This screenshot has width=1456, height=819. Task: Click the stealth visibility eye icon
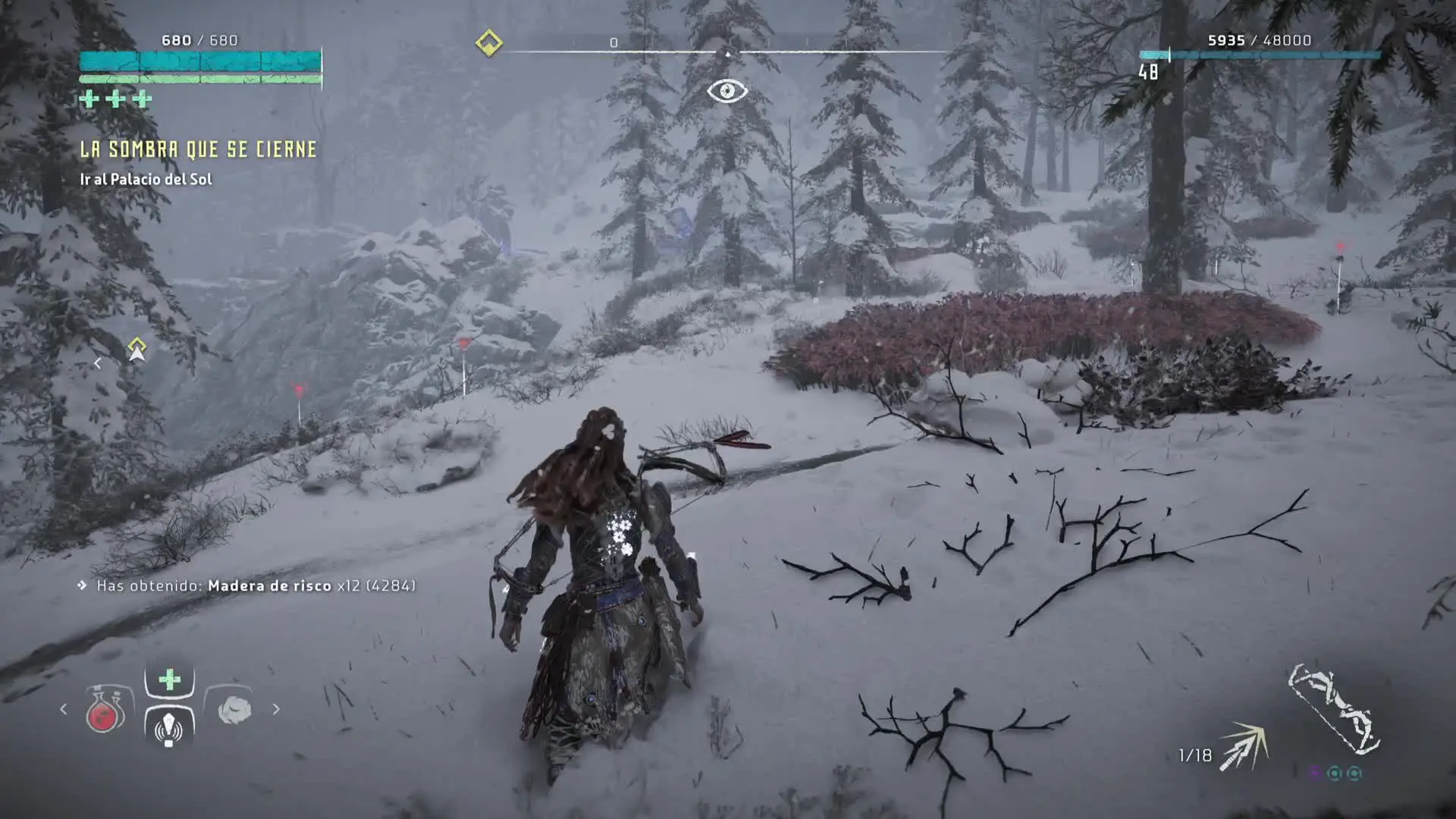[x=727, y=92]
